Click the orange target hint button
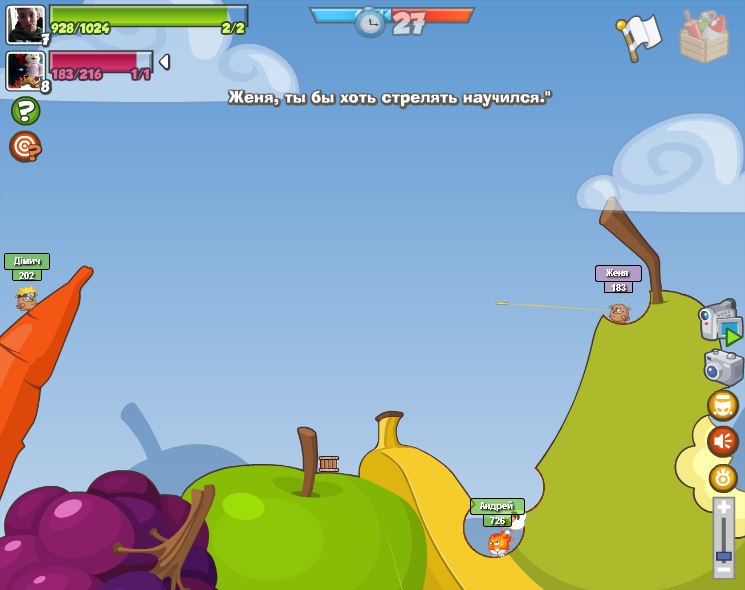 coord(25,147)
